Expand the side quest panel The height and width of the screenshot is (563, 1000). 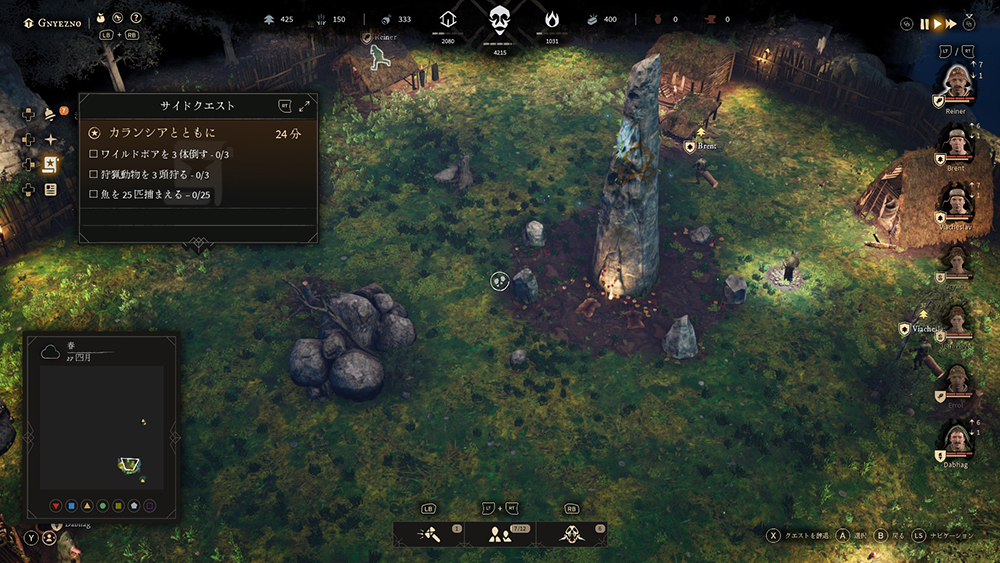304,106
